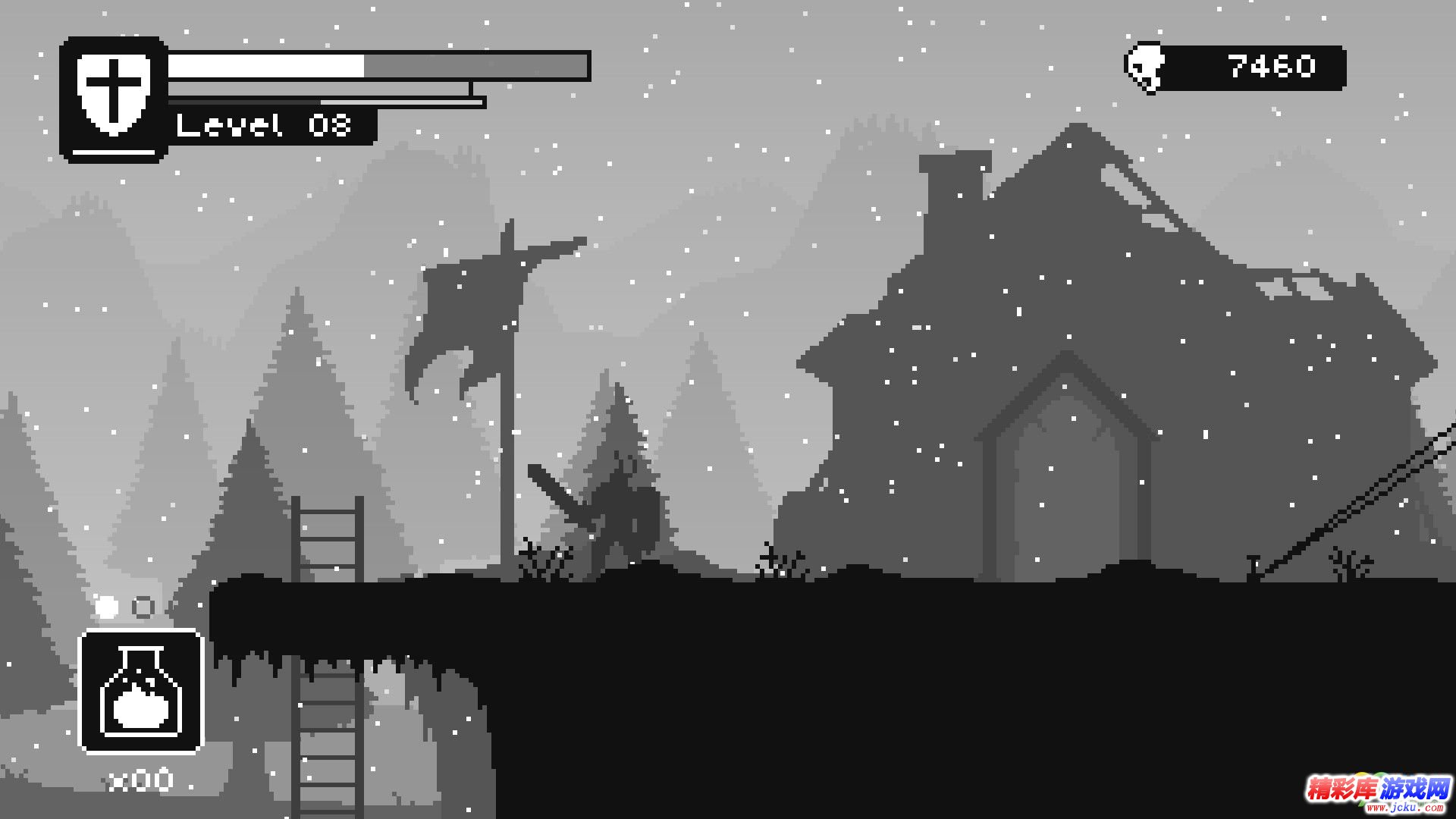Select the potion flask item slot
1456x819 pixels.
141,692
